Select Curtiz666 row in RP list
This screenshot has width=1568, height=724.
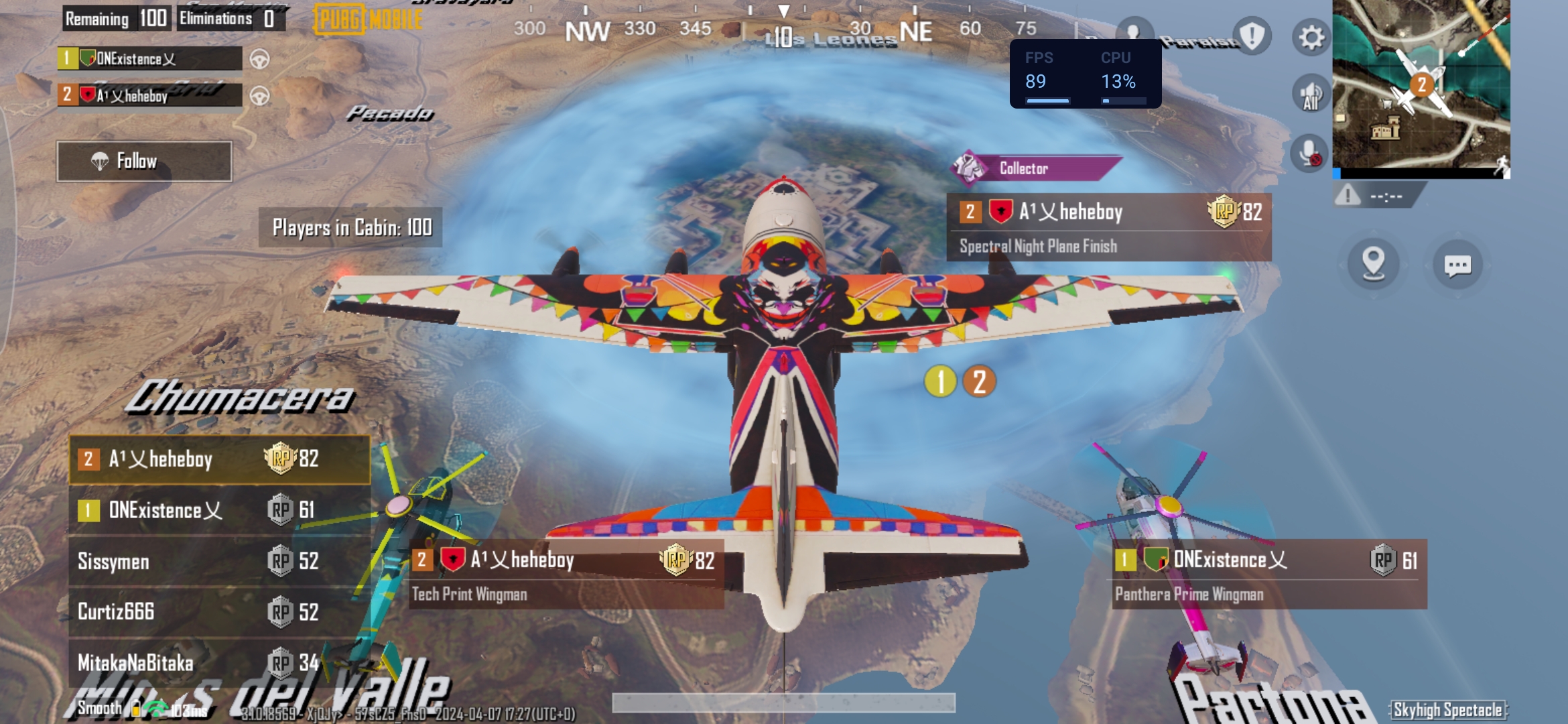[219, 611]
